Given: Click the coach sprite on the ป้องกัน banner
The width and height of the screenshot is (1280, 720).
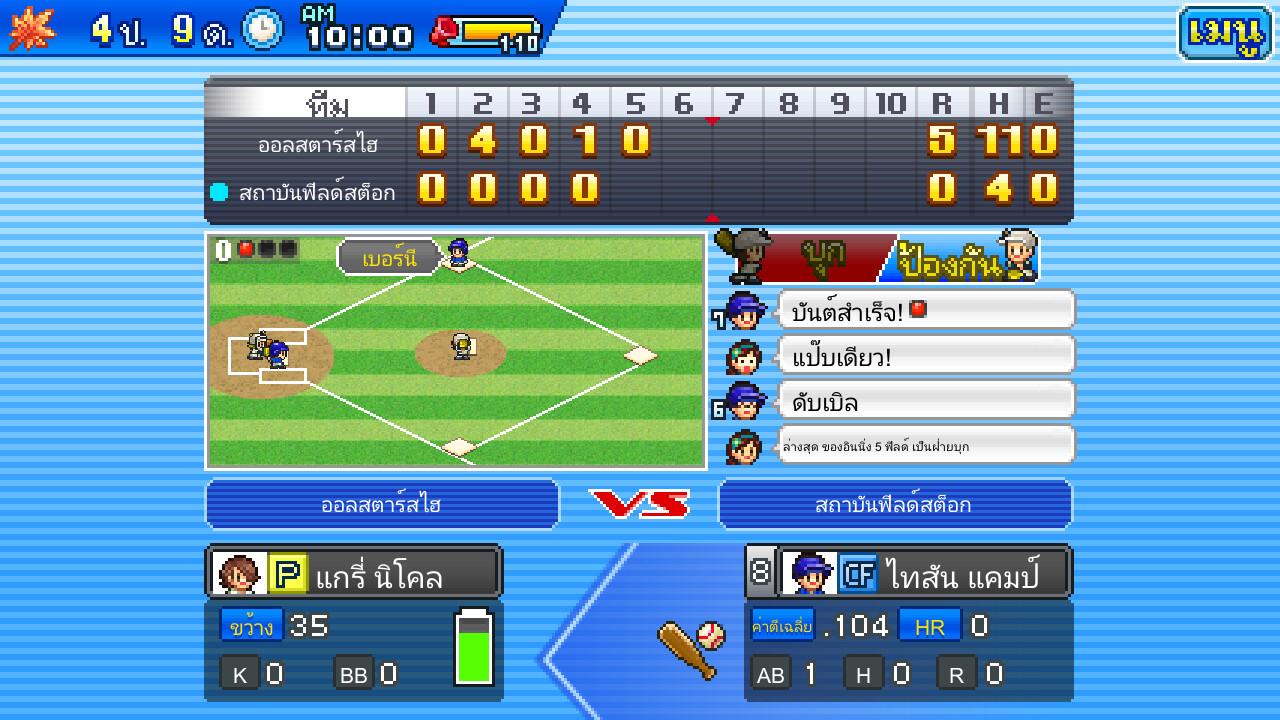Looking at the screenshot, I should (1017, 255).
